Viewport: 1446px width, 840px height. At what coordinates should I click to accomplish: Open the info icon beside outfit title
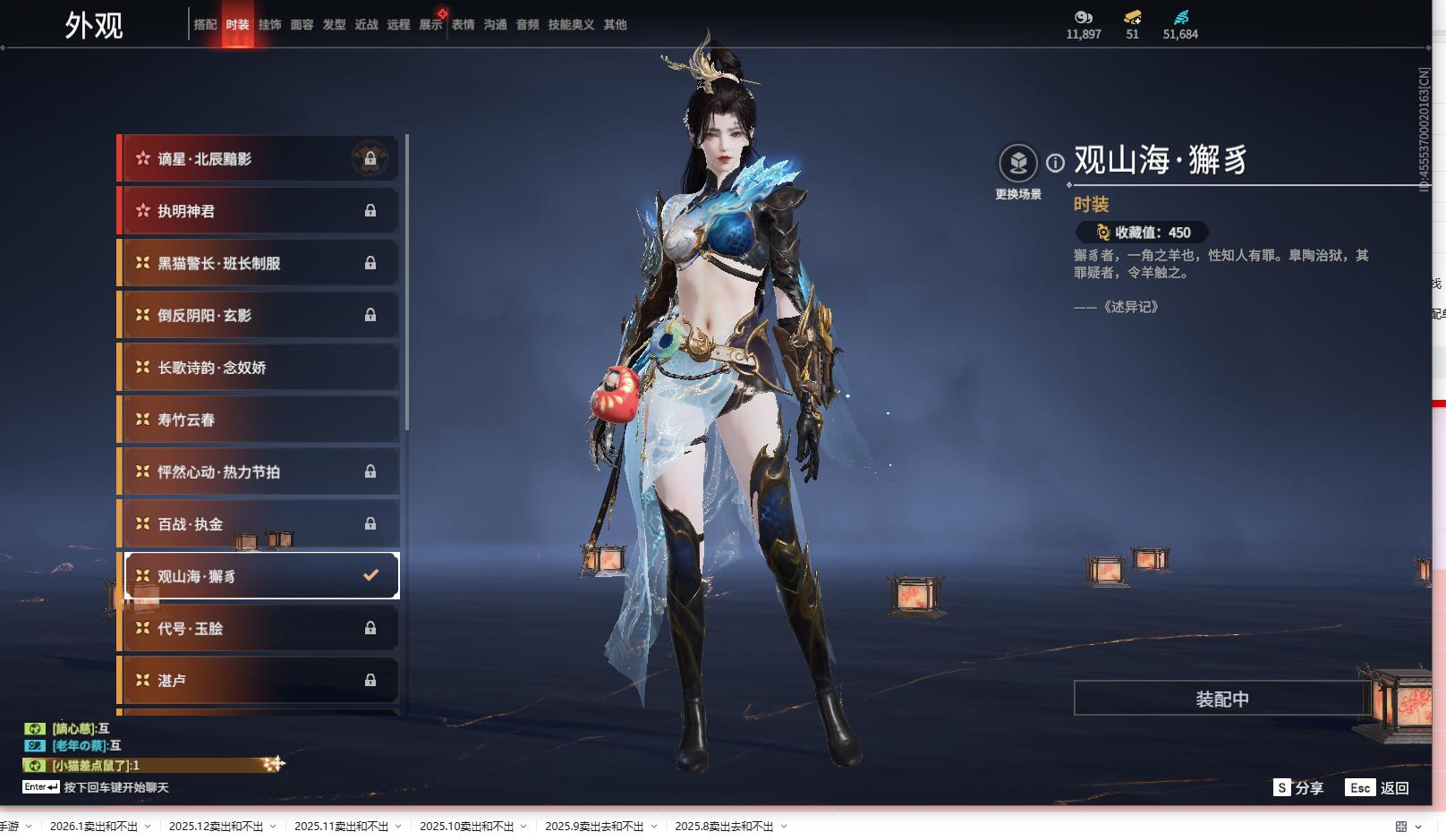(1056, 163)
